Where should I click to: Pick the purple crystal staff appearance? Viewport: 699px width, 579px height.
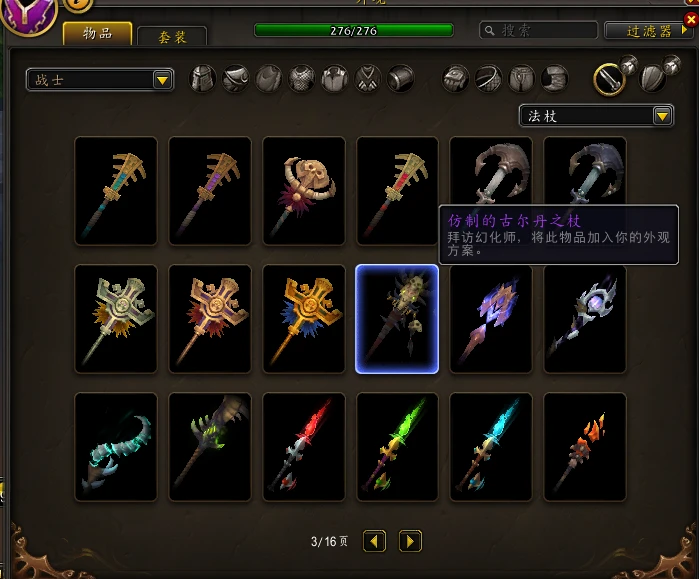tap(491, 319)
